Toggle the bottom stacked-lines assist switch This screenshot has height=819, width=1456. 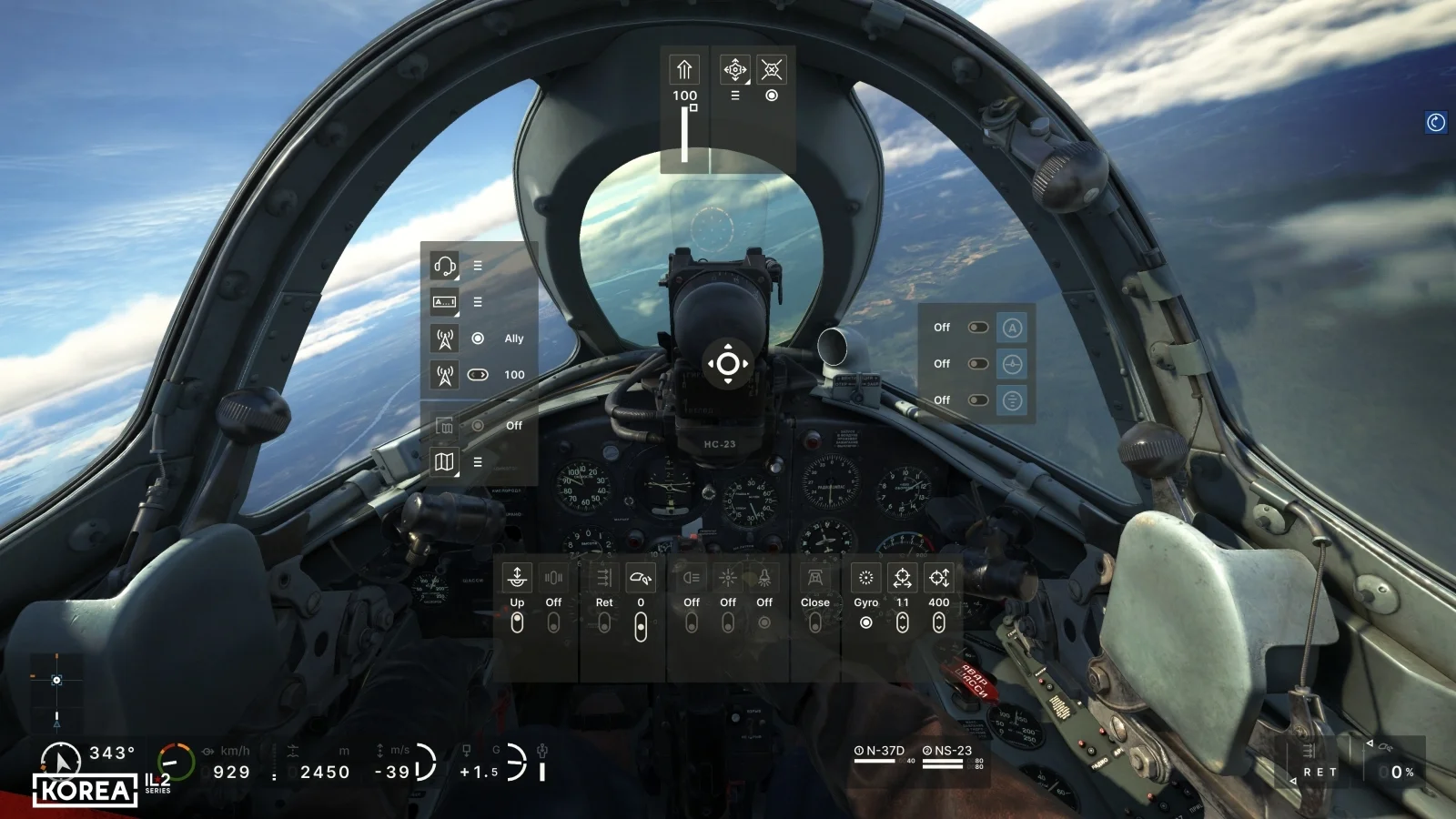(x=978, y=400)
